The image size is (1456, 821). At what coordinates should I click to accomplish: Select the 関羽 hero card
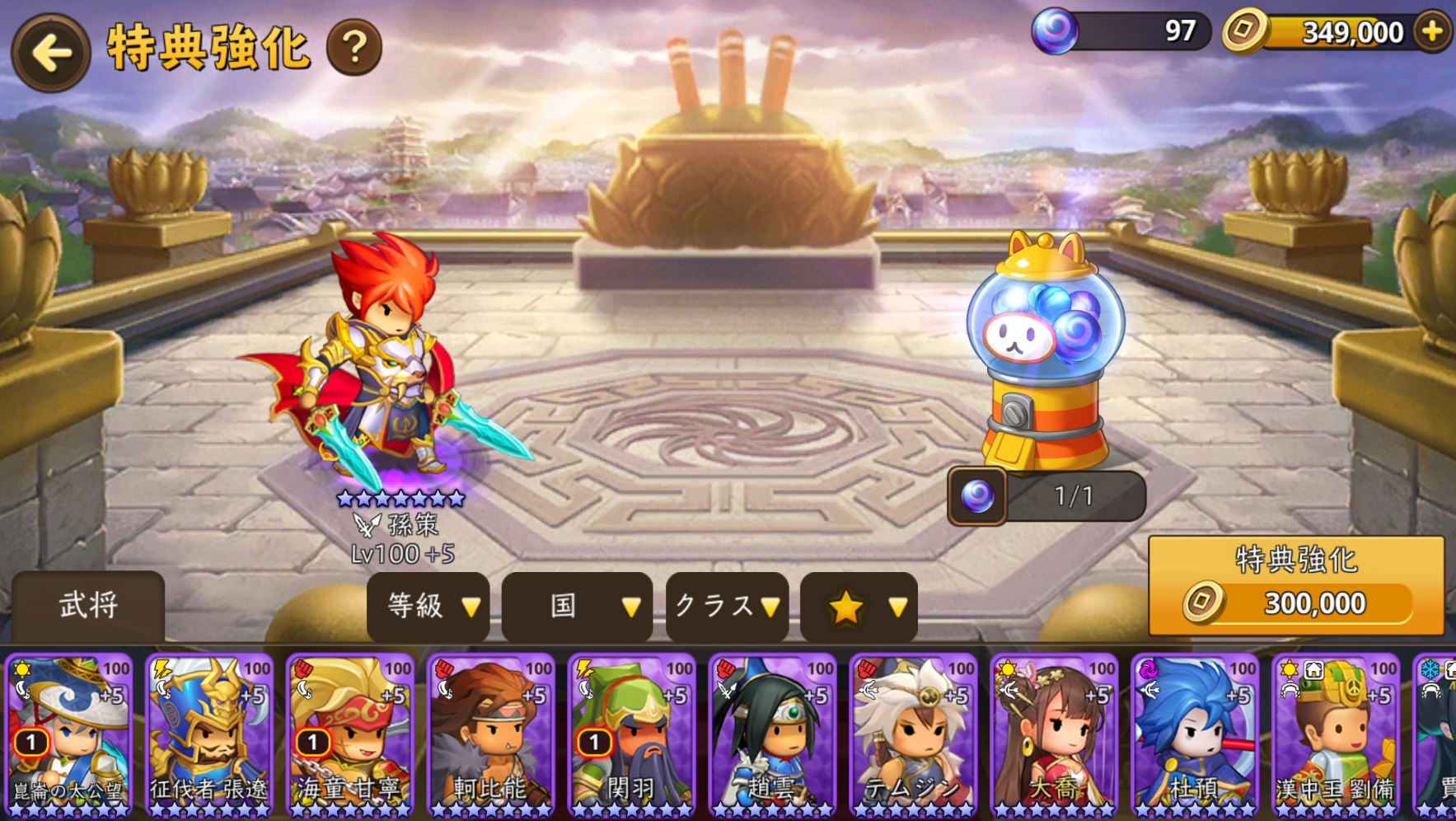632,735
